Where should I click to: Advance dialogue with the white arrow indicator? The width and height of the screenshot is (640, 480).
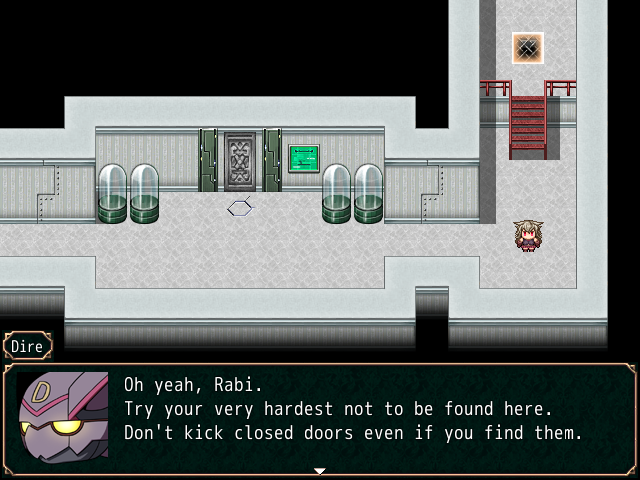[320, 470]
